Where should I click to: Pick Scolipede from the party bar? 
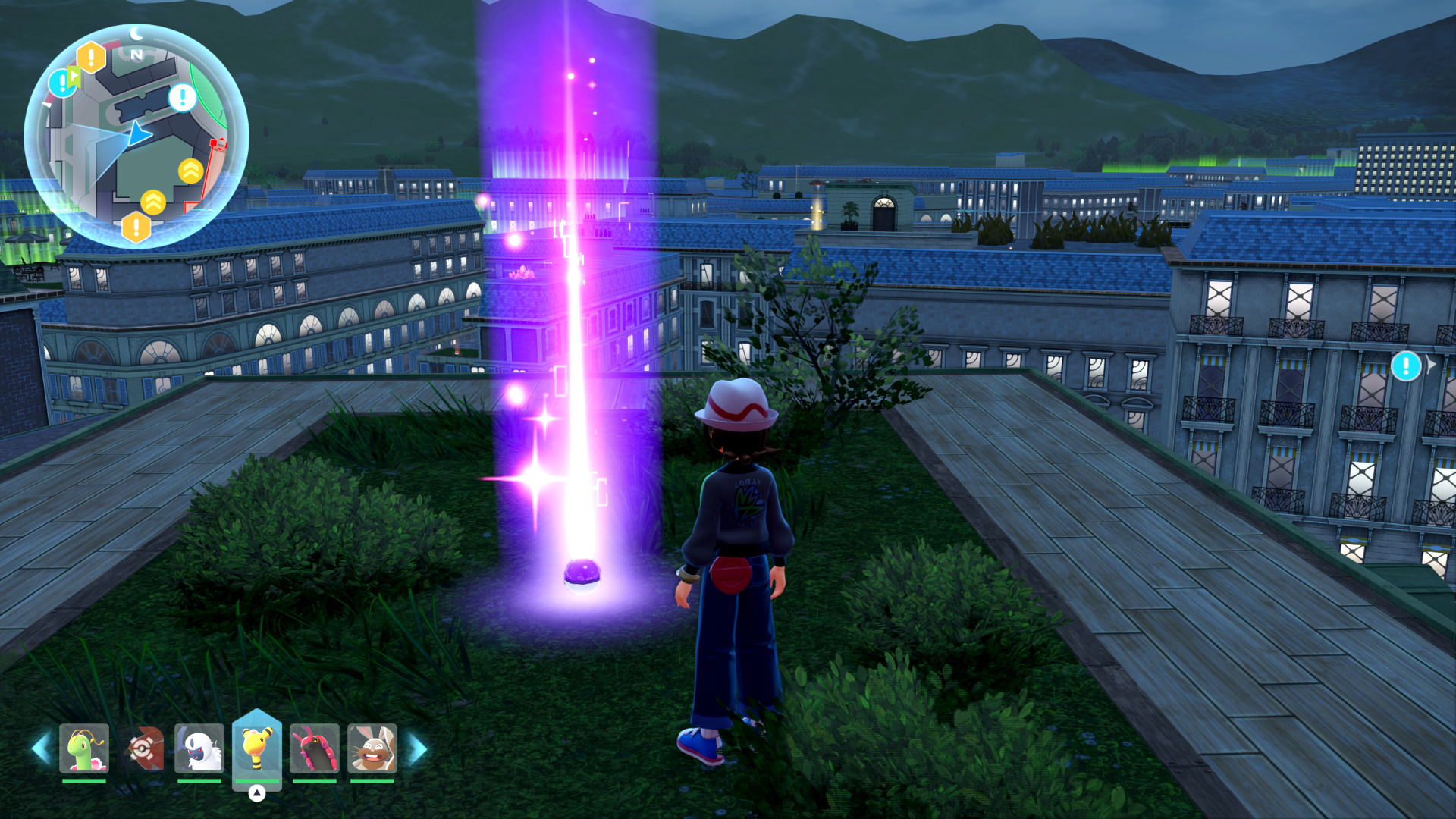click(315, 748)
